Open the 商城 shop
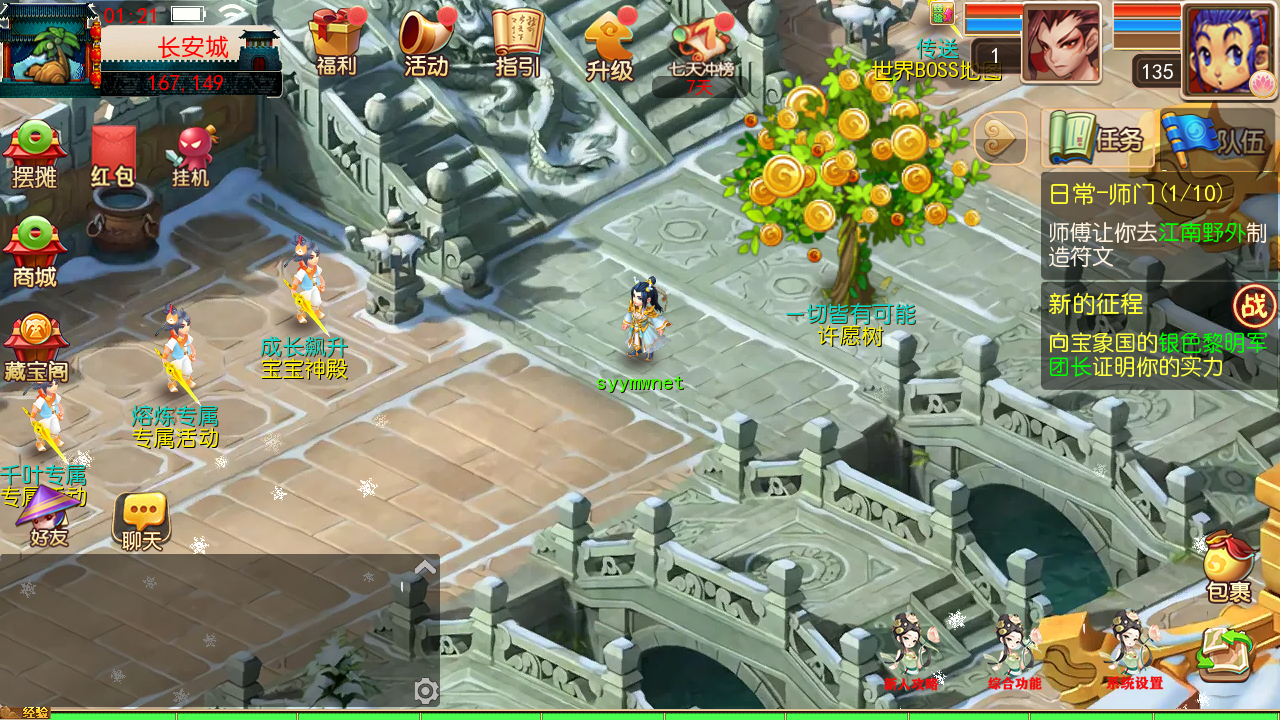Viewport: 1280px width, 720px height. (x=35, y=253)
